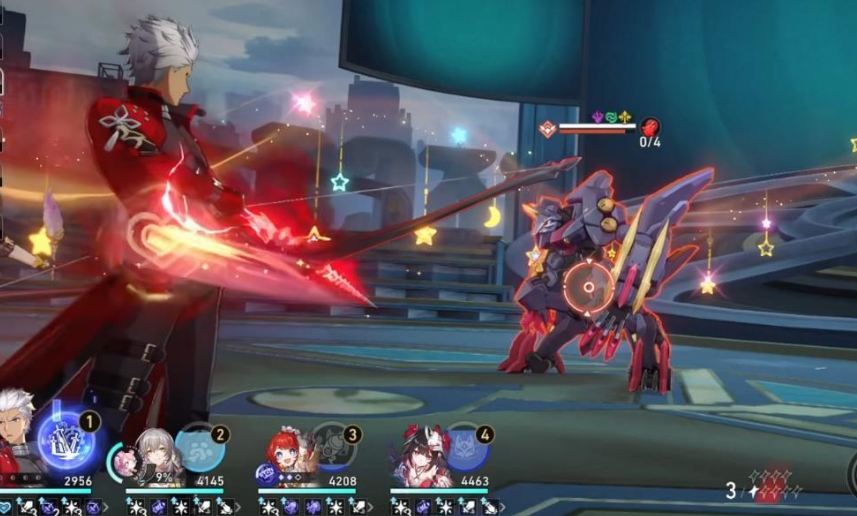The image size is (857, 516).
Task: Trigger the second character's ultimate icon
Action: (x=198, y=447)
